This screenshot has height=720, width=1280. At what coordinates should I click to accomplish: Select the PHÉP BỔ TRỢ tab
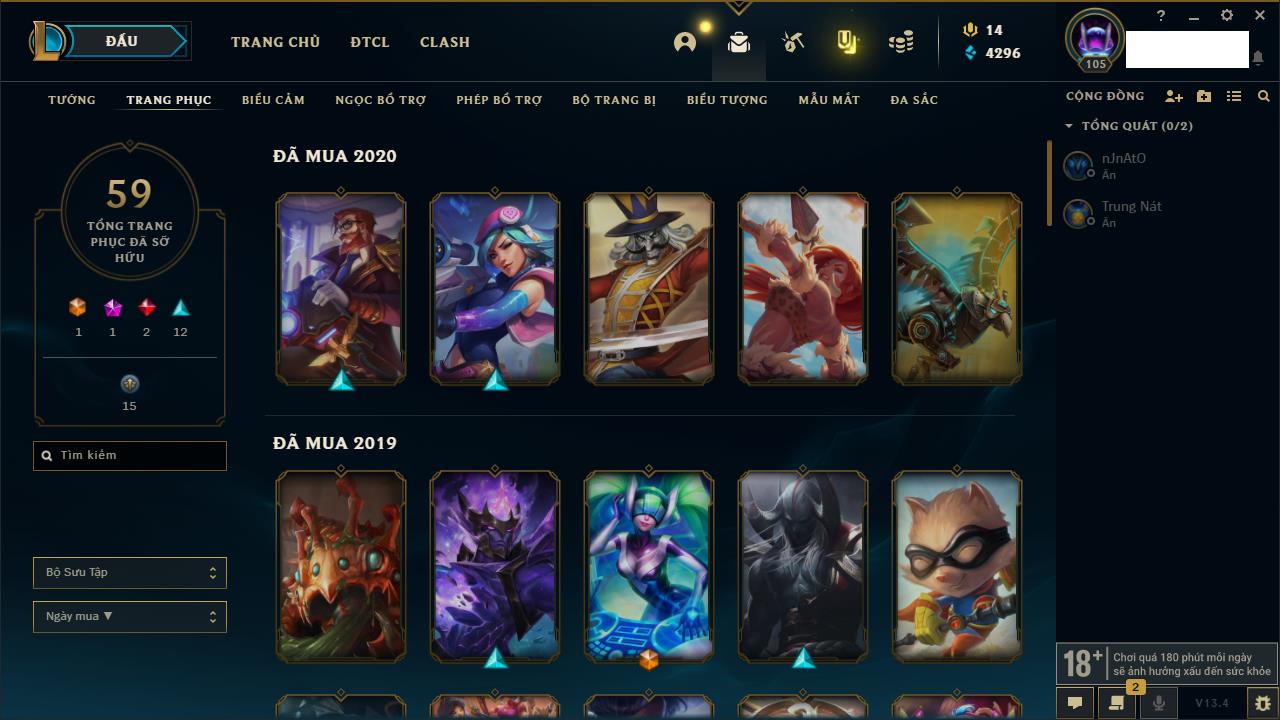point(499,100)
